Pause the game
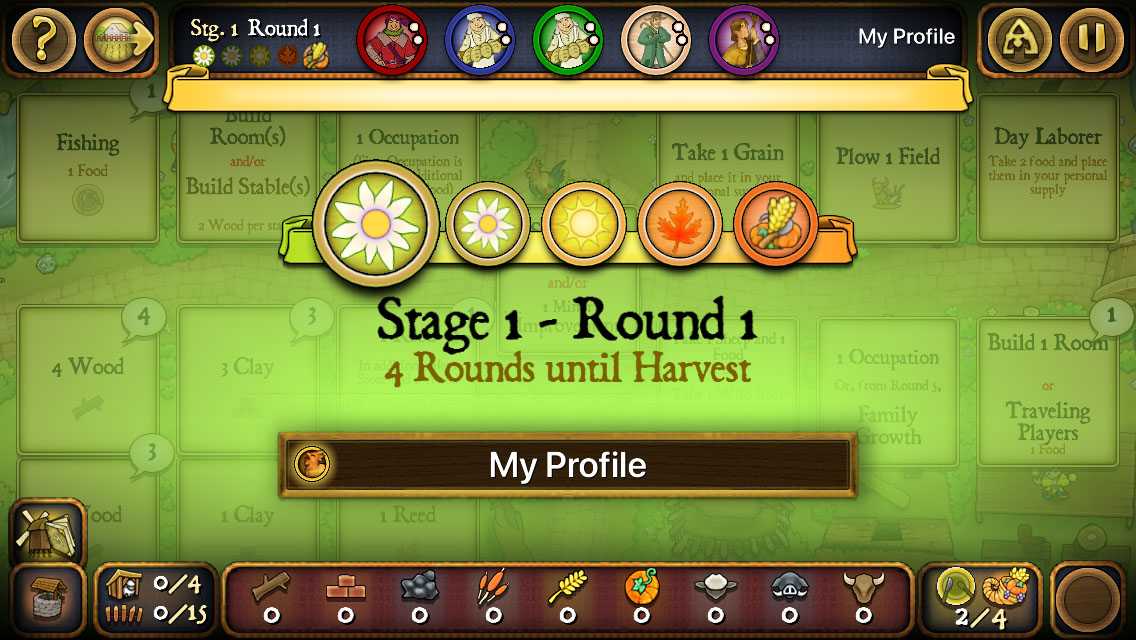The image size is (1136, 640). (x=1092, y=40)
